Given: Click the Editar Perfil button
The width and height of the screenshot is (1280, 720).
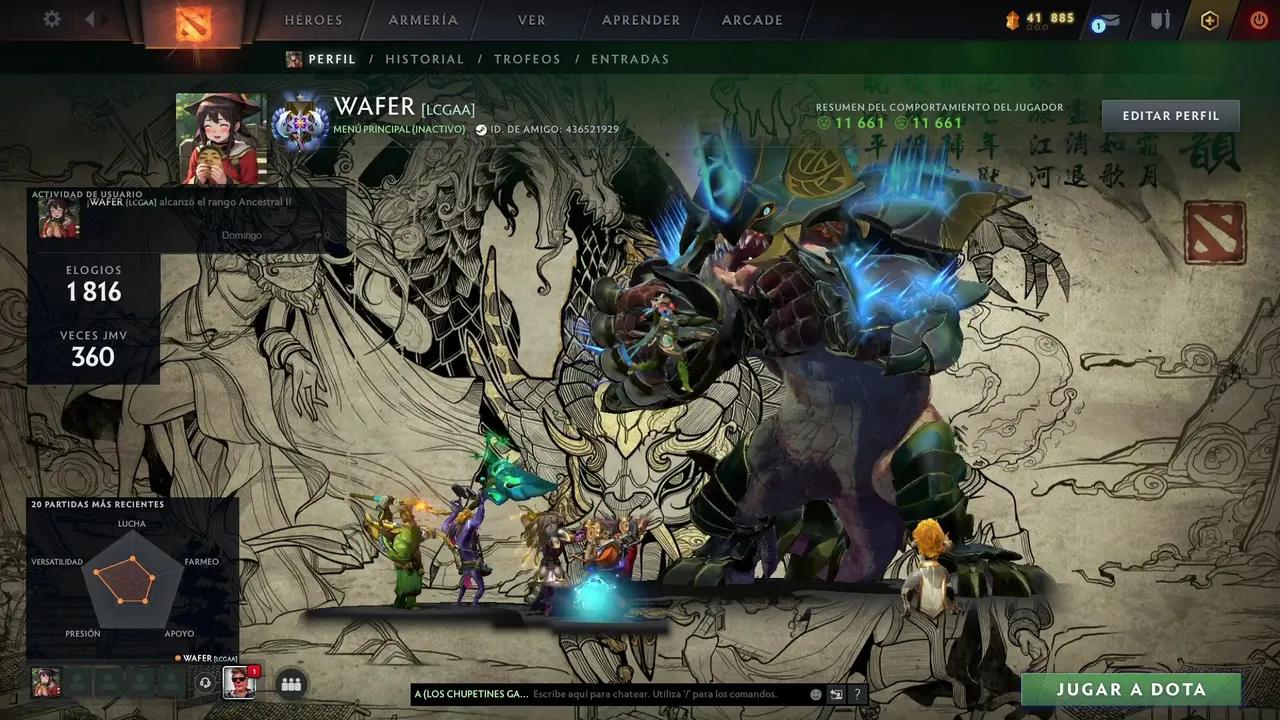Looking at the screenshot, I should (1170, 116).
